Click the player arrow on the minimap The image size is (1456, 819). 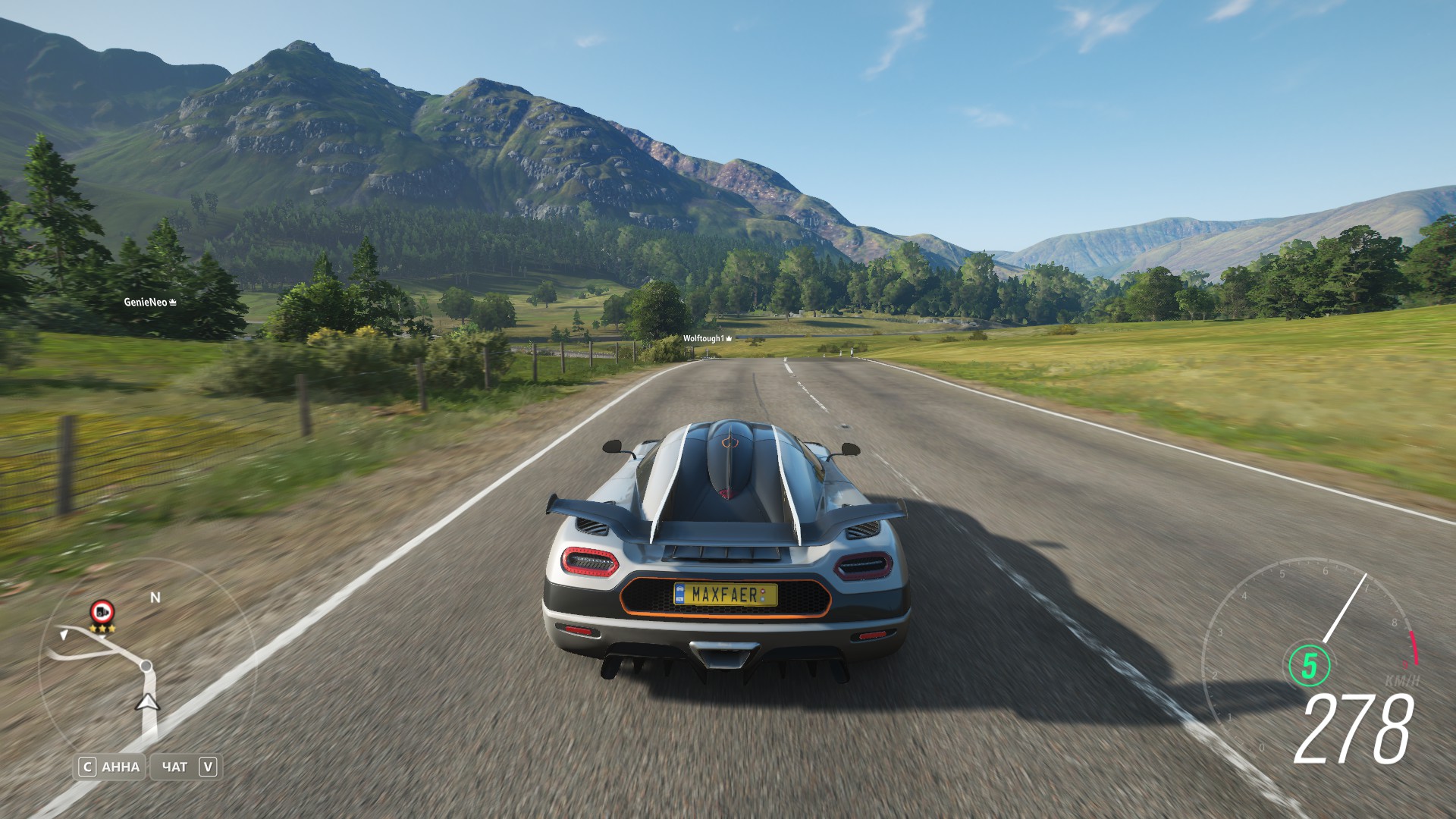[147, 702]
